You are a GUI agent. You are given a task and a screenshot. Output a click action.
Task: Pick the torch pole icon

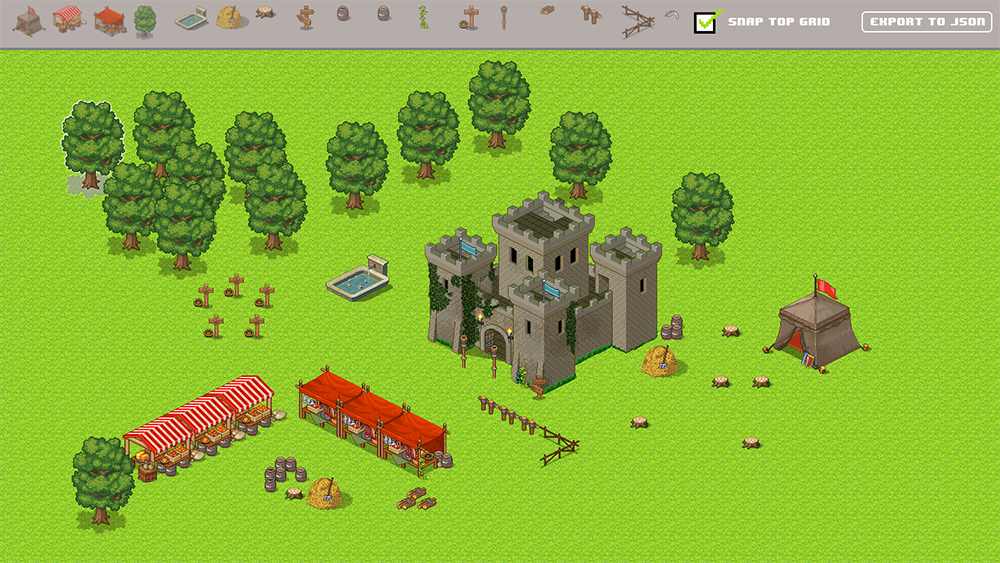[503, 18]
